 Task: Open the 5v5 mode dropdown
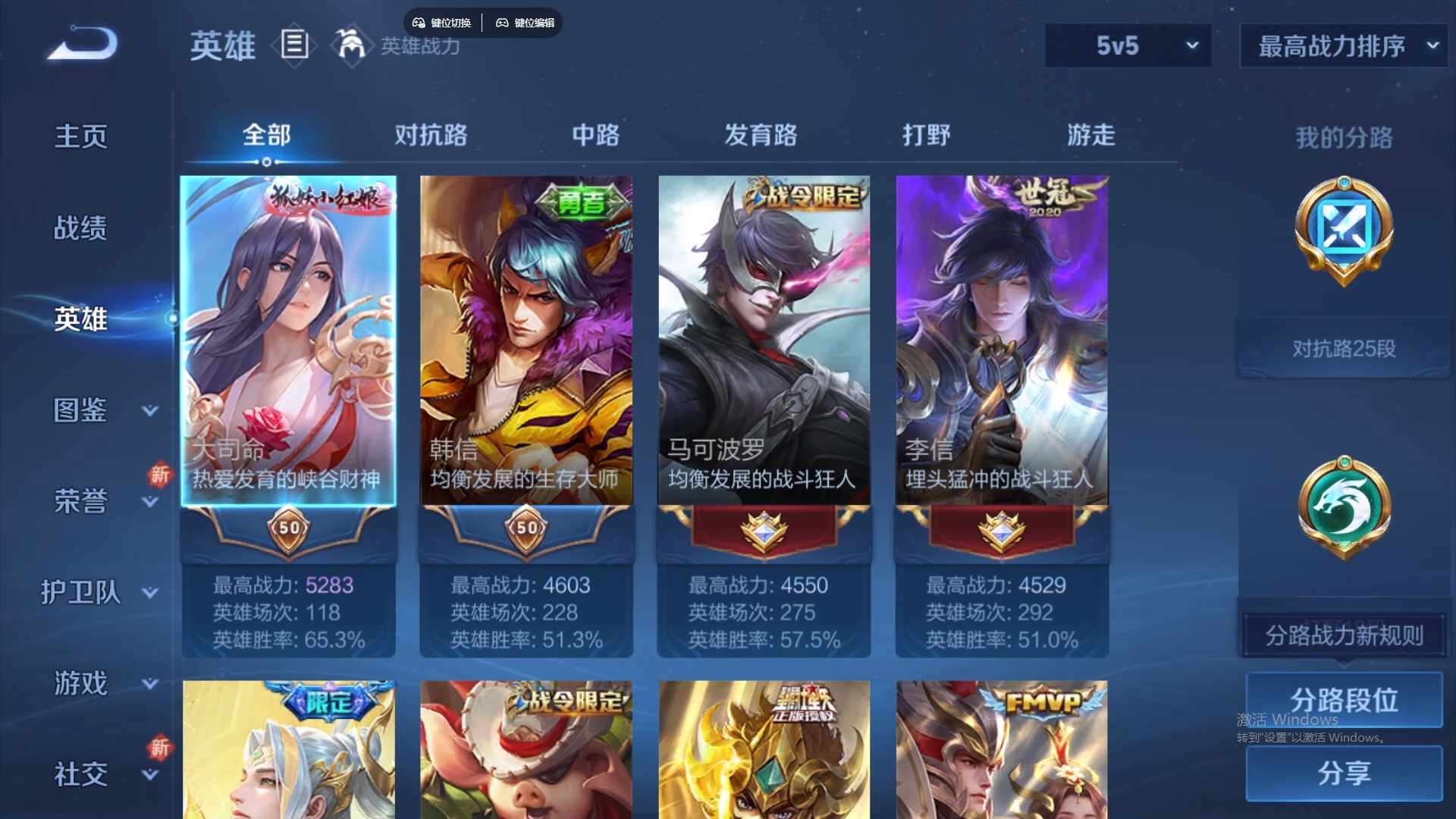[x=1127, y=45]
